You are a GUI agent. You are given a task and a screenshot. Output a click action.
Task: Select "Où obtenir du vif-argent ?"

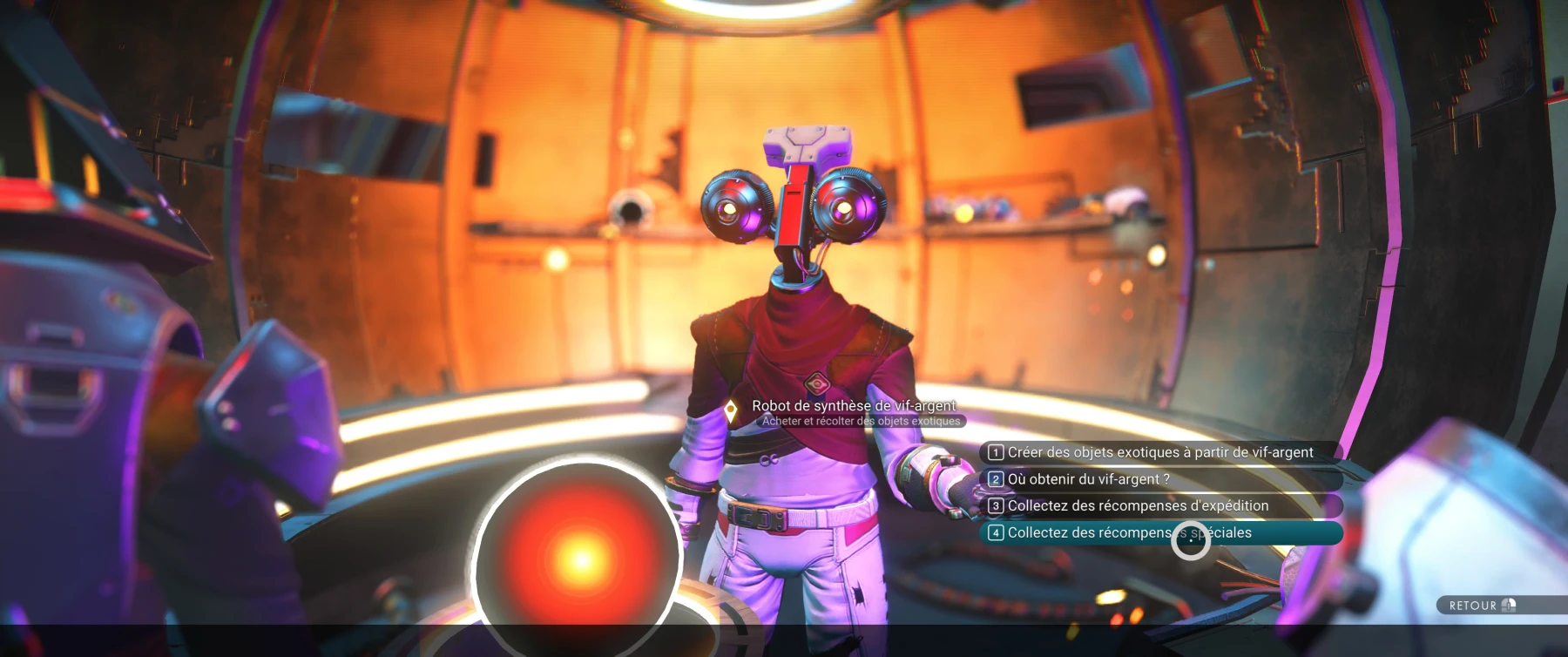pos(1087,478)
